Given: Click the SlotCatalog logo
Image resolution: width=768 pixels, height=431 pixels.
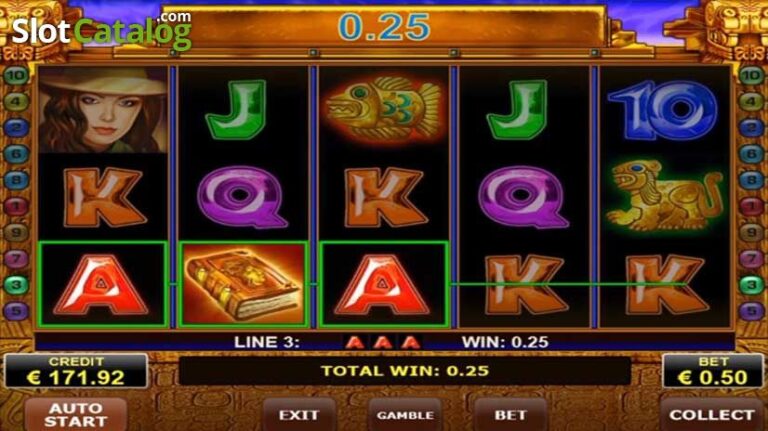Looking at the screenshot, I should 100,31.
